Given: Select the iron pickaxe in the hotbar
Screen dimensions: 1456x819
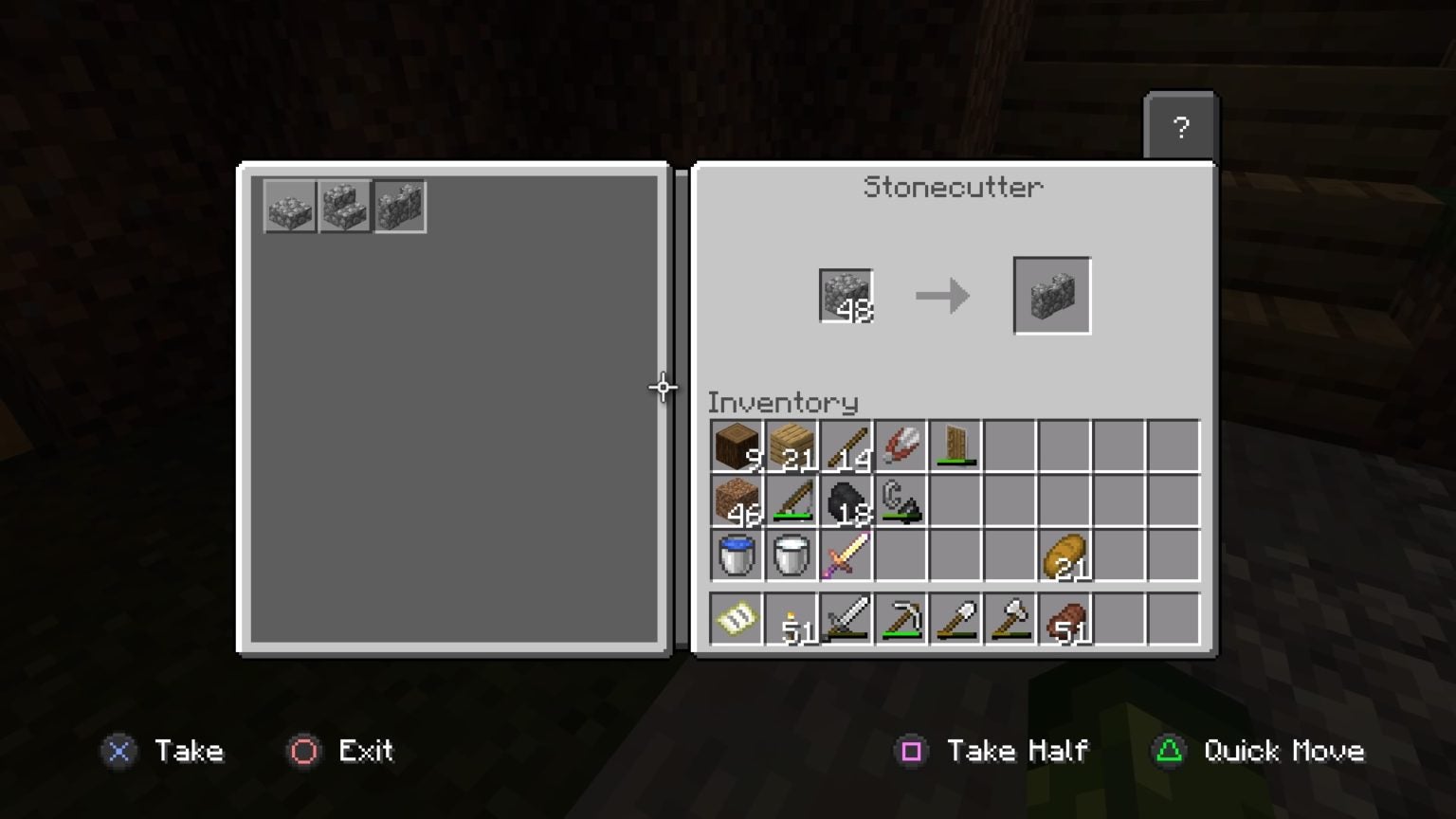Looking at the screenshot, I should tap(901, 617).
